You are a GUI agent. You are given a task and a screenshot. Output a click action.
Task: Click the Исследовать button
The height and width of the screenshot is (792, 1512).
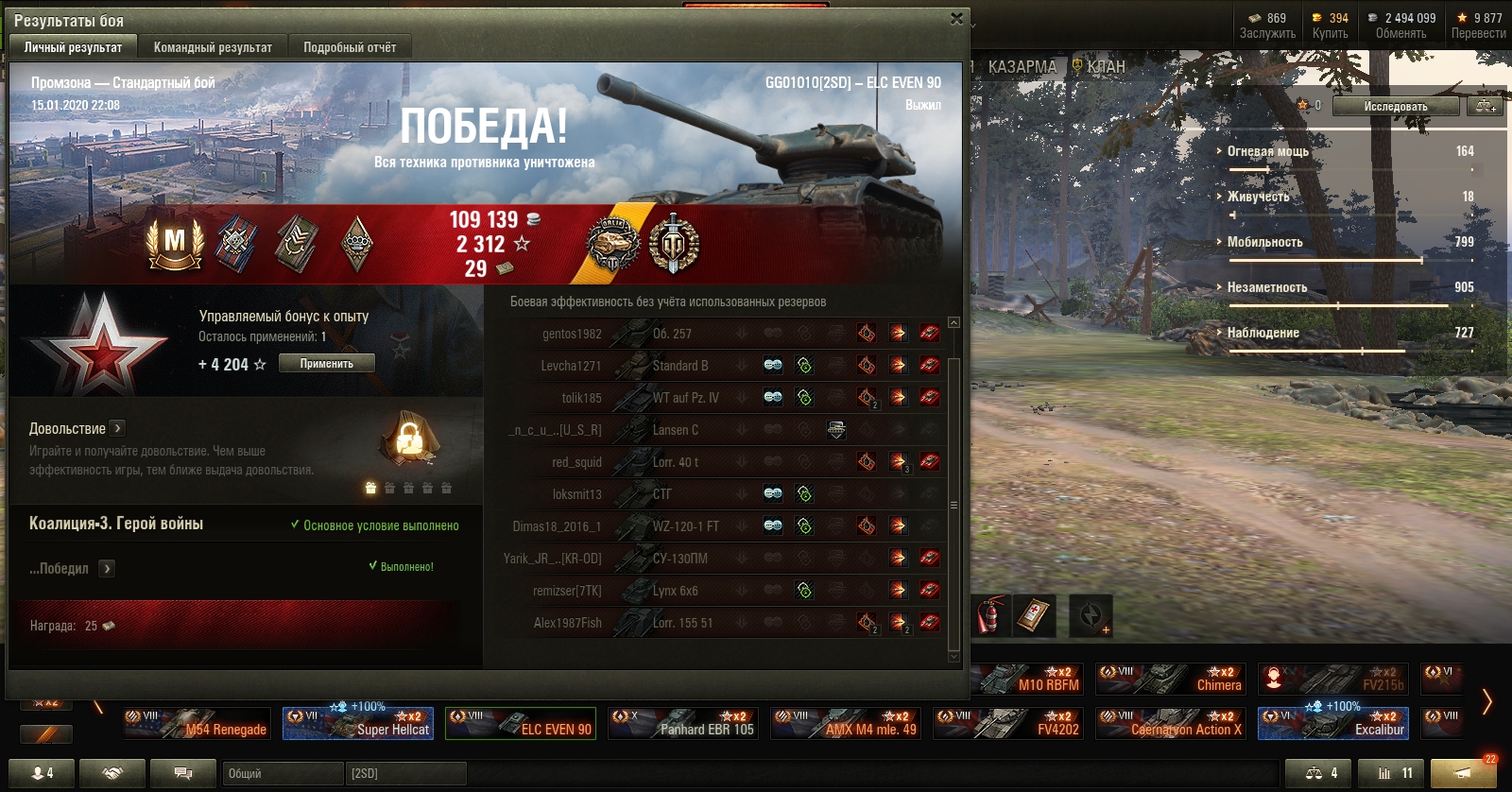click(x=1395, y=106)
